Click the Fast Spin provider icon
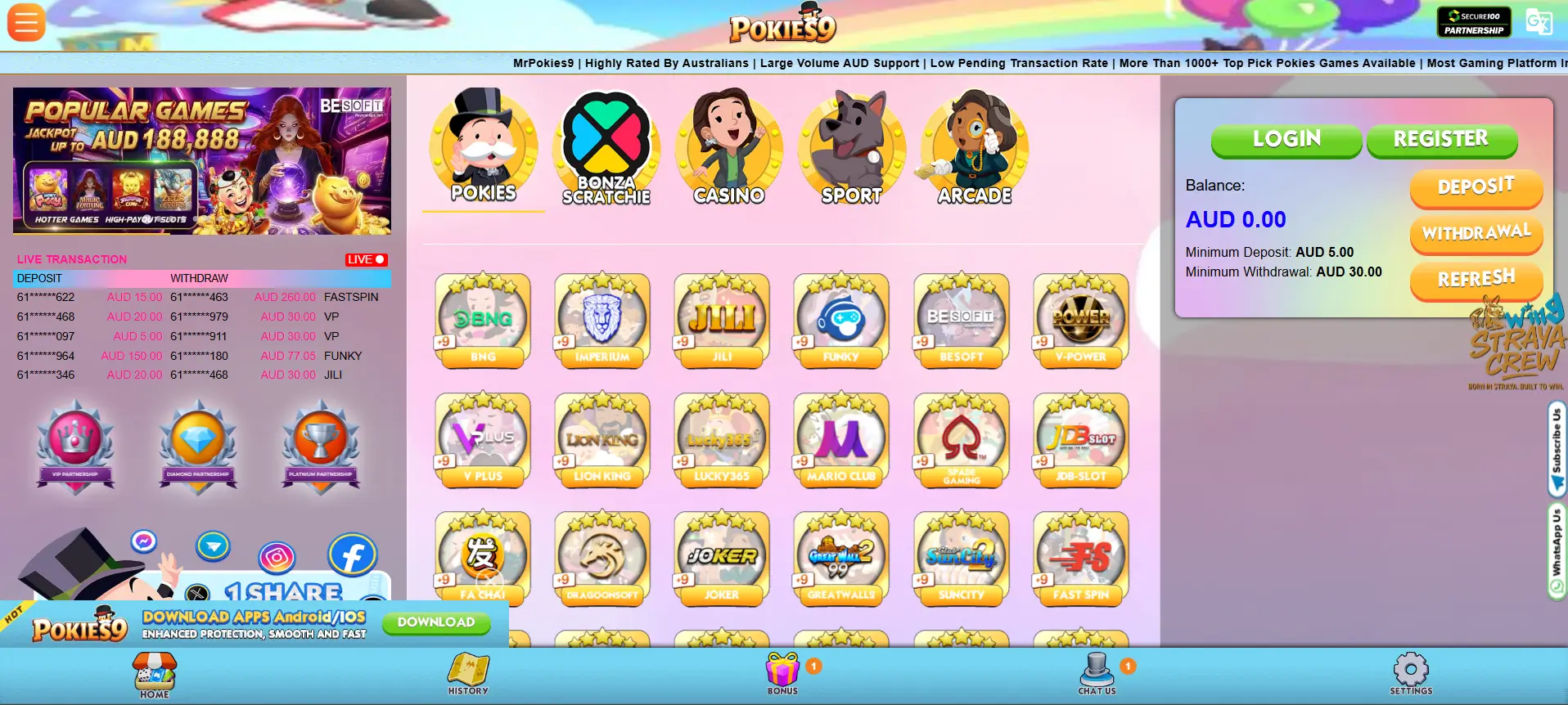Screen dimensions: 1568x705 [1080, 558]
